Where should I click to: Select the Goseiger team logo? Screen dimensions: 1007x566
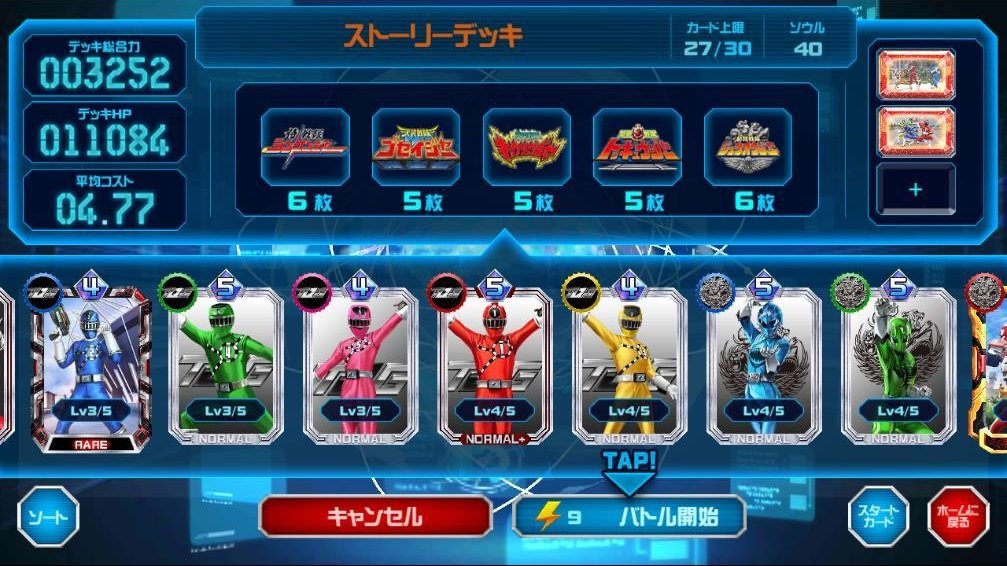(416, 147)
